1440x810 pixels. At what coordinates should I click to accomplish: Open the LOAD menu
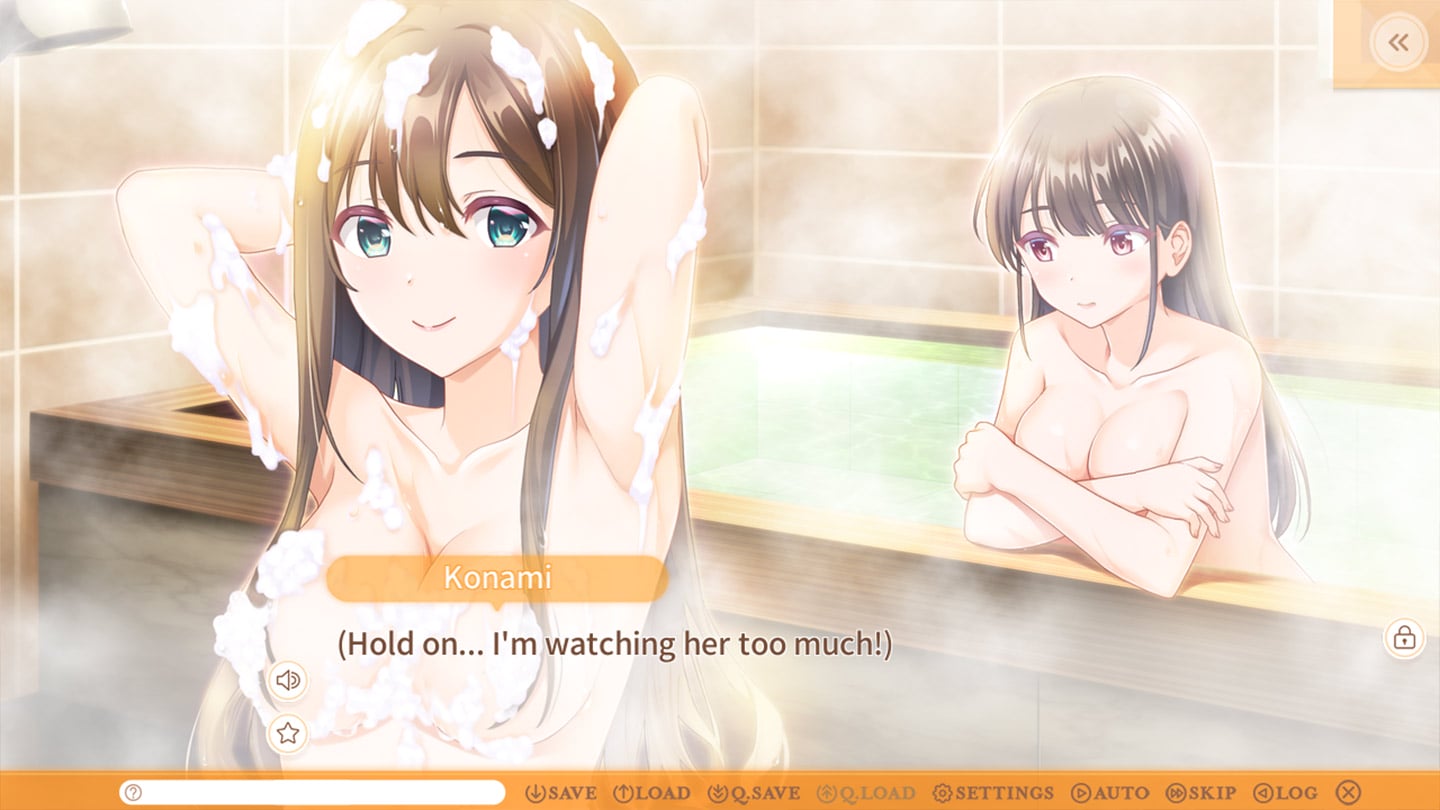coord(651,793)
